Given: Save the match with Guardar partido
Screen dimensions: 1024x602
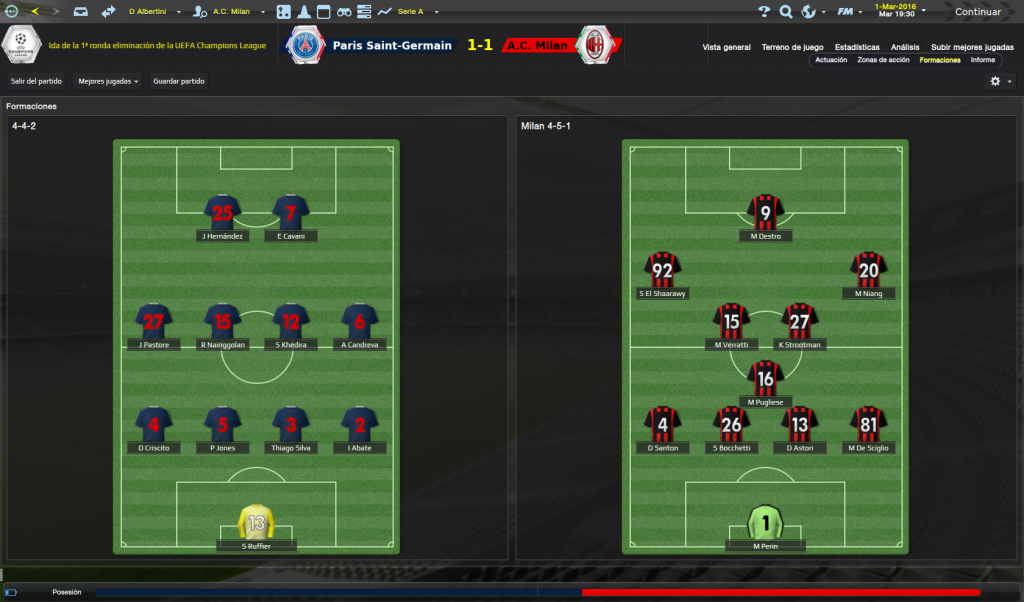Looking at the screenshot, I should click(179, 81).
